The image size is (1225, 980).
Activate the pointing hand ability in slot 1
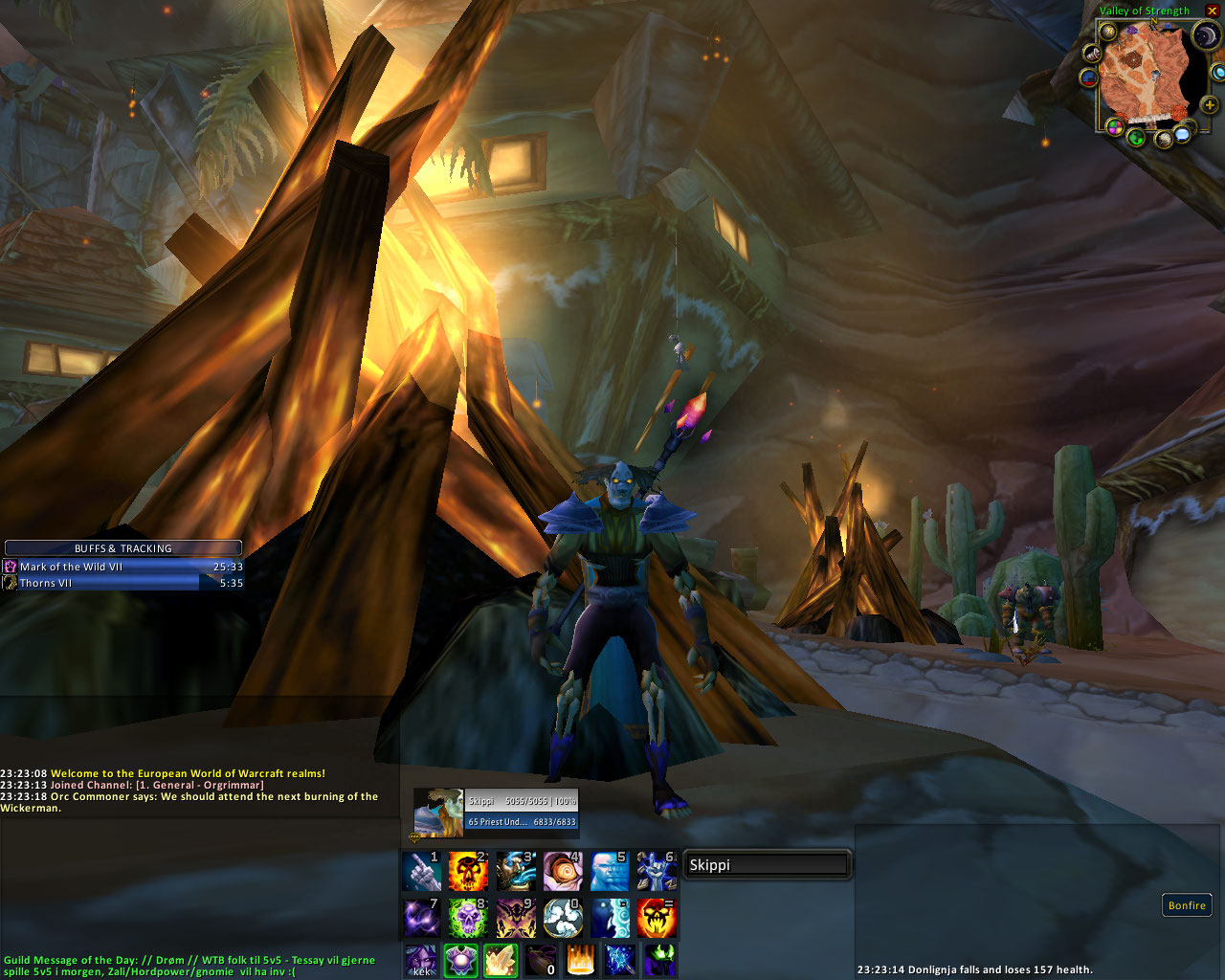[x=421, y=871]
